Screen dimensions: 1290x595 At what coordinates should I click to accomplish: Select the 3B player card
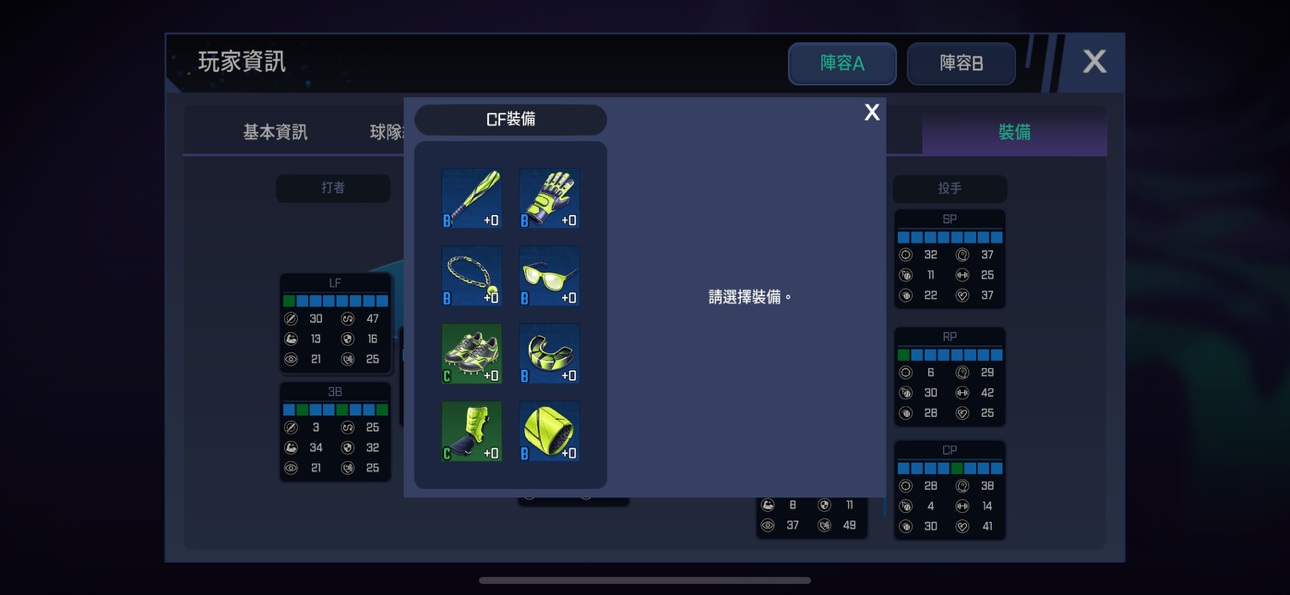(335, 431)
